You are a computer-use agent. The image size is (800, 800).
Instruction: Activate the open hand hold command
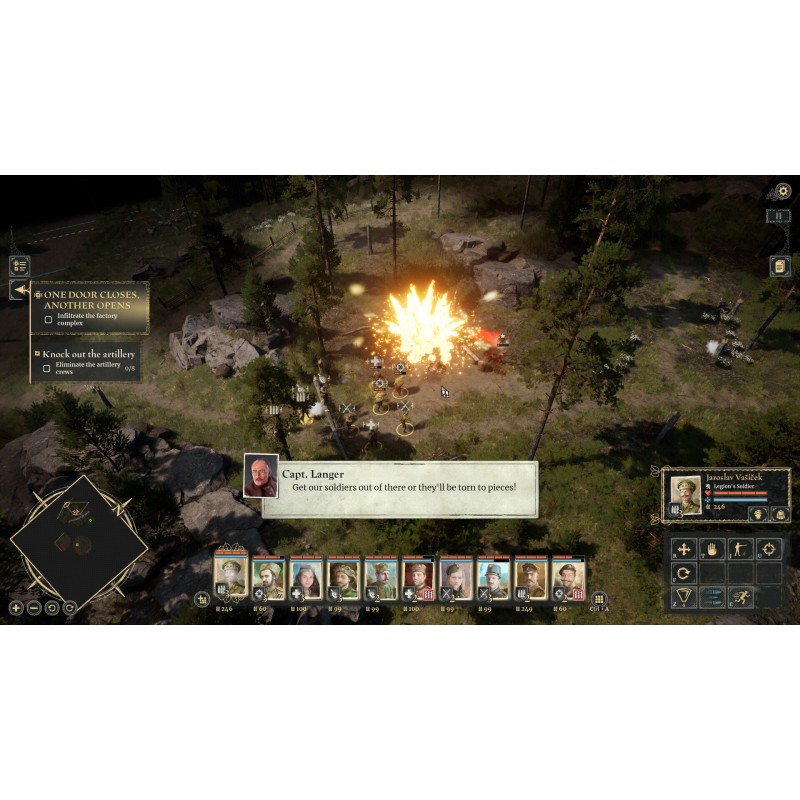coord(712,548)
